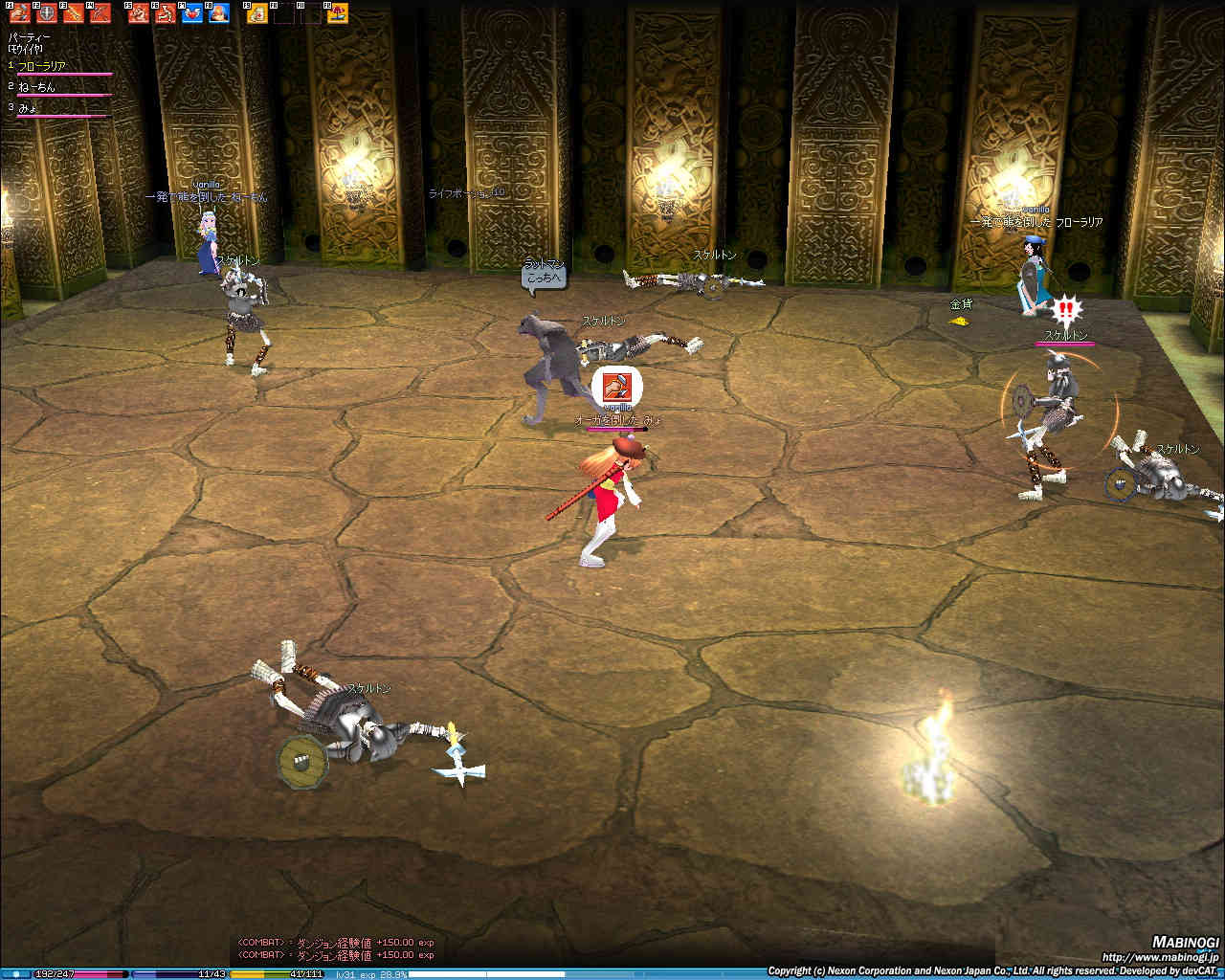1225x980 pixels.
Task: Trigger the F4 crossed weapons skill
Action: 100,13
